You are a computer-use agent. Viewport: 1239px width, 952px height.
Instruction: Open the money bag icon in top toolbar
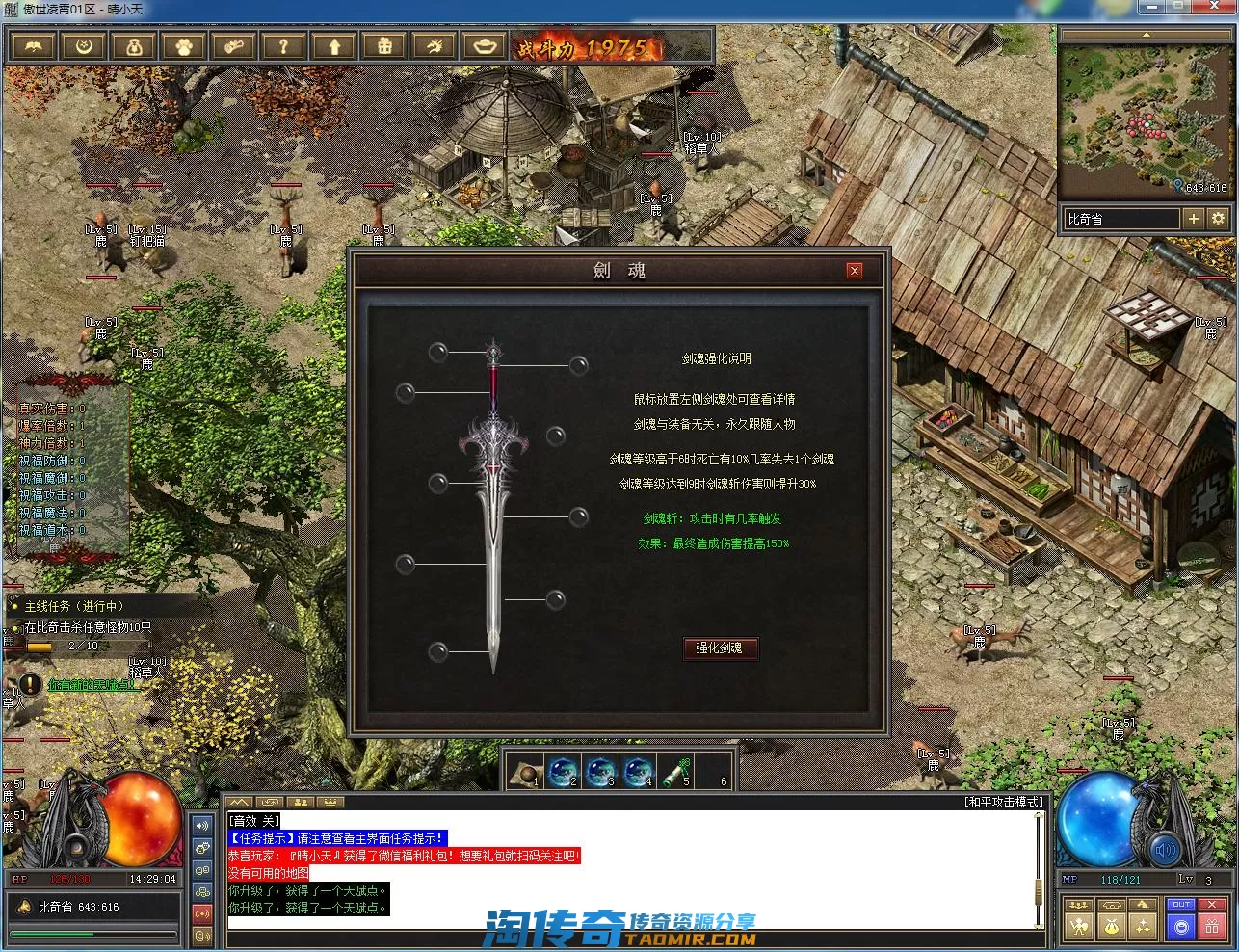click(134, 46)
